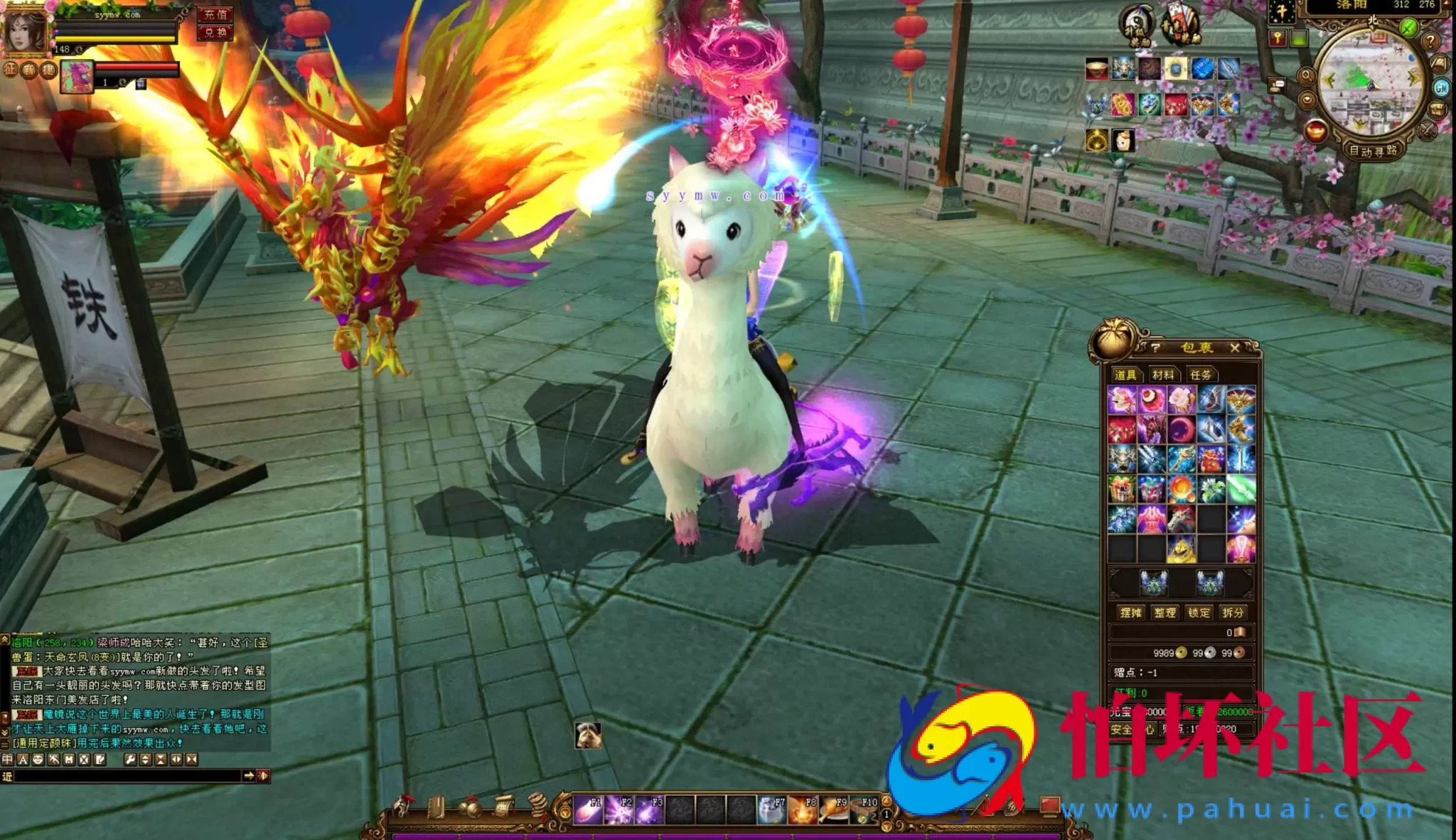The image size is (1456, 840).
Task: Open the 任务 quest items tab
Action: point(1201,375)
